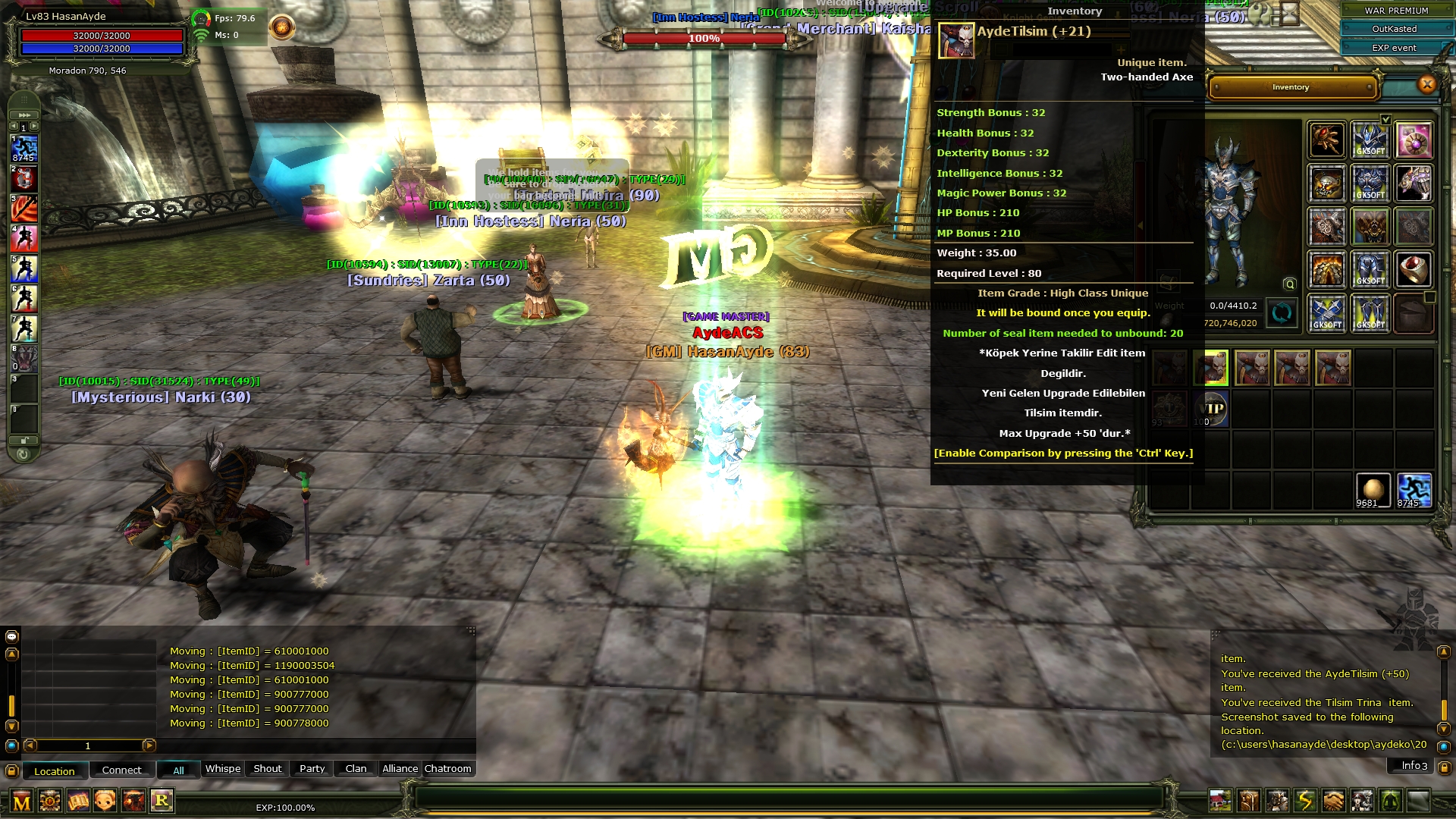Viewport: 1456px width, 819px height.
Task: Click the Location button
Action: click(x=55, y=771)
